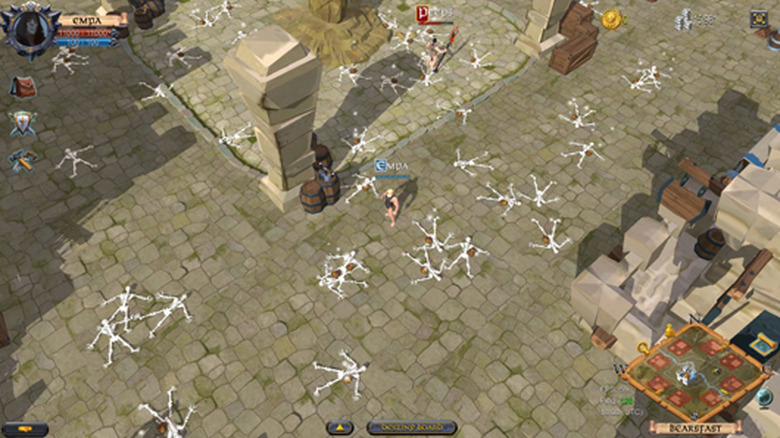Click the orange chat button at bottom-left
The width and height of the screenshot is (780, 438).
[x=25, y=428]
